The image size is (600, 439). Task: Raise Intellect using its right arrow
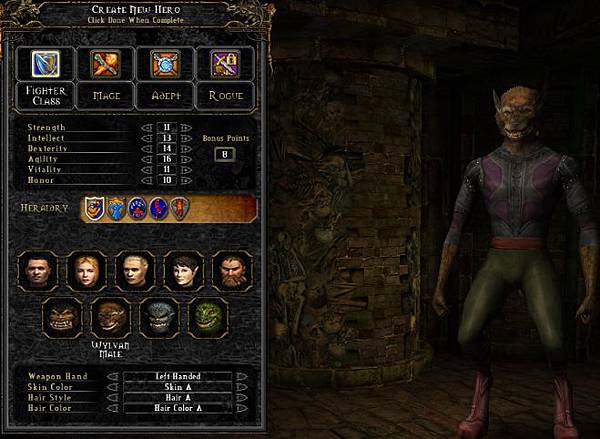click(x=185, y=139)
